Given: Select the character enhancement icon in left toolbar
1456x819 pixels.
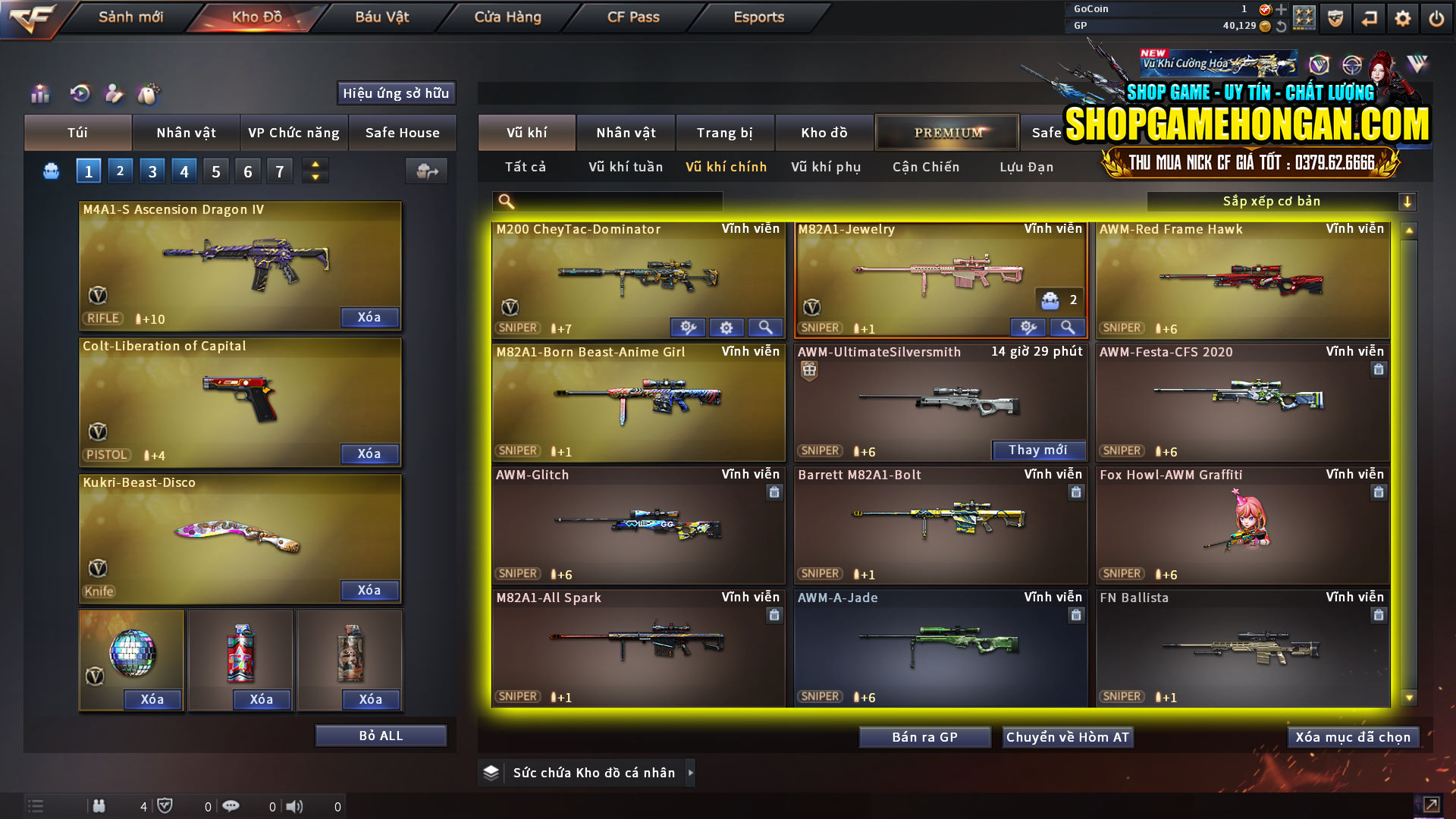Looking at the screenshot, I should click(x=114, y=94).
